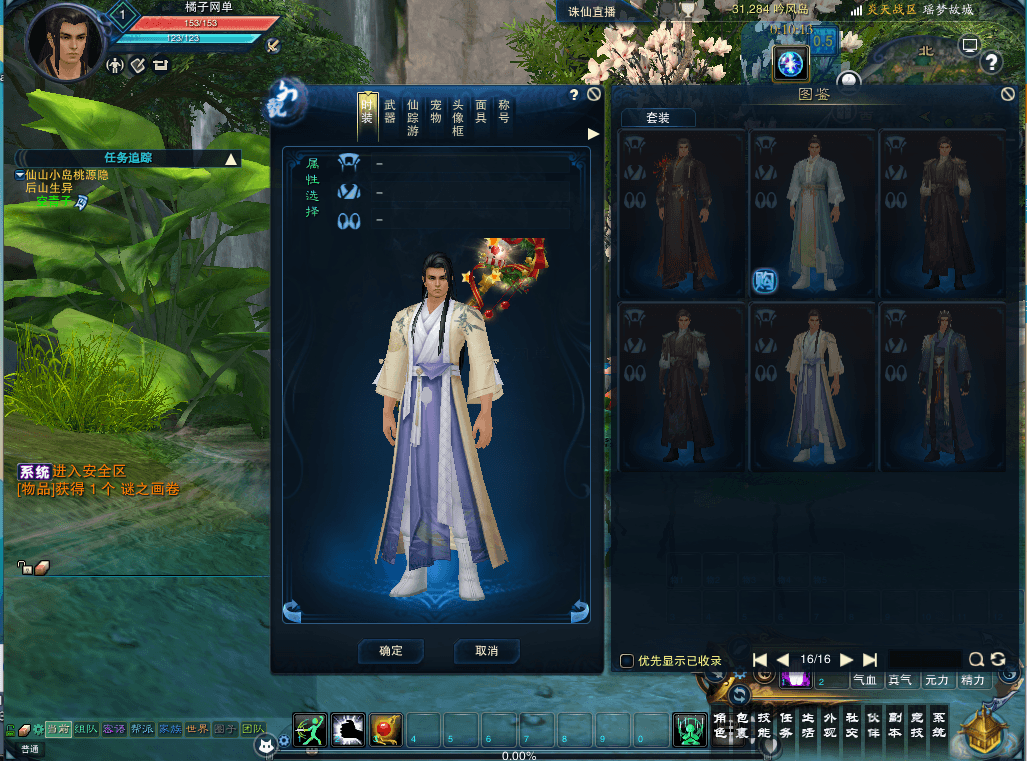1027x761 pixels.
Task: Show the 面具 mask tab
Action: tap(481, 111)
